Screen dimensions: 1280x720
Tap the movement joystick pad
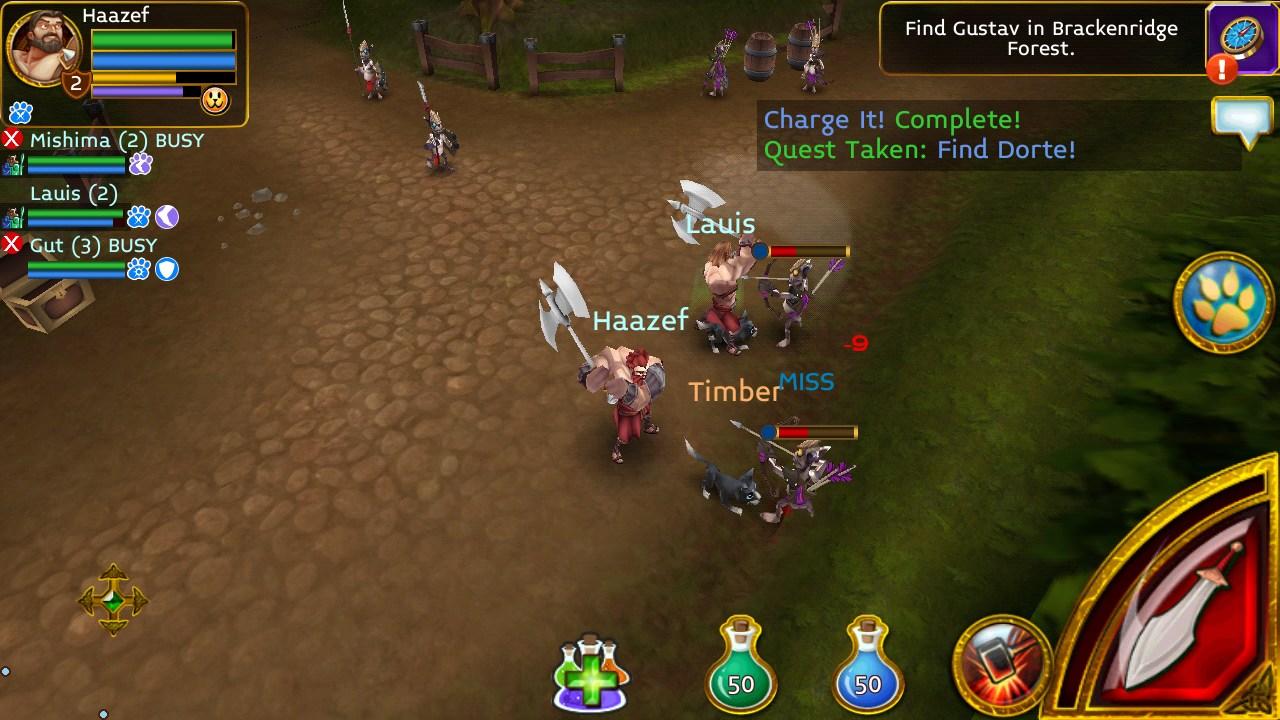(113, 600)
